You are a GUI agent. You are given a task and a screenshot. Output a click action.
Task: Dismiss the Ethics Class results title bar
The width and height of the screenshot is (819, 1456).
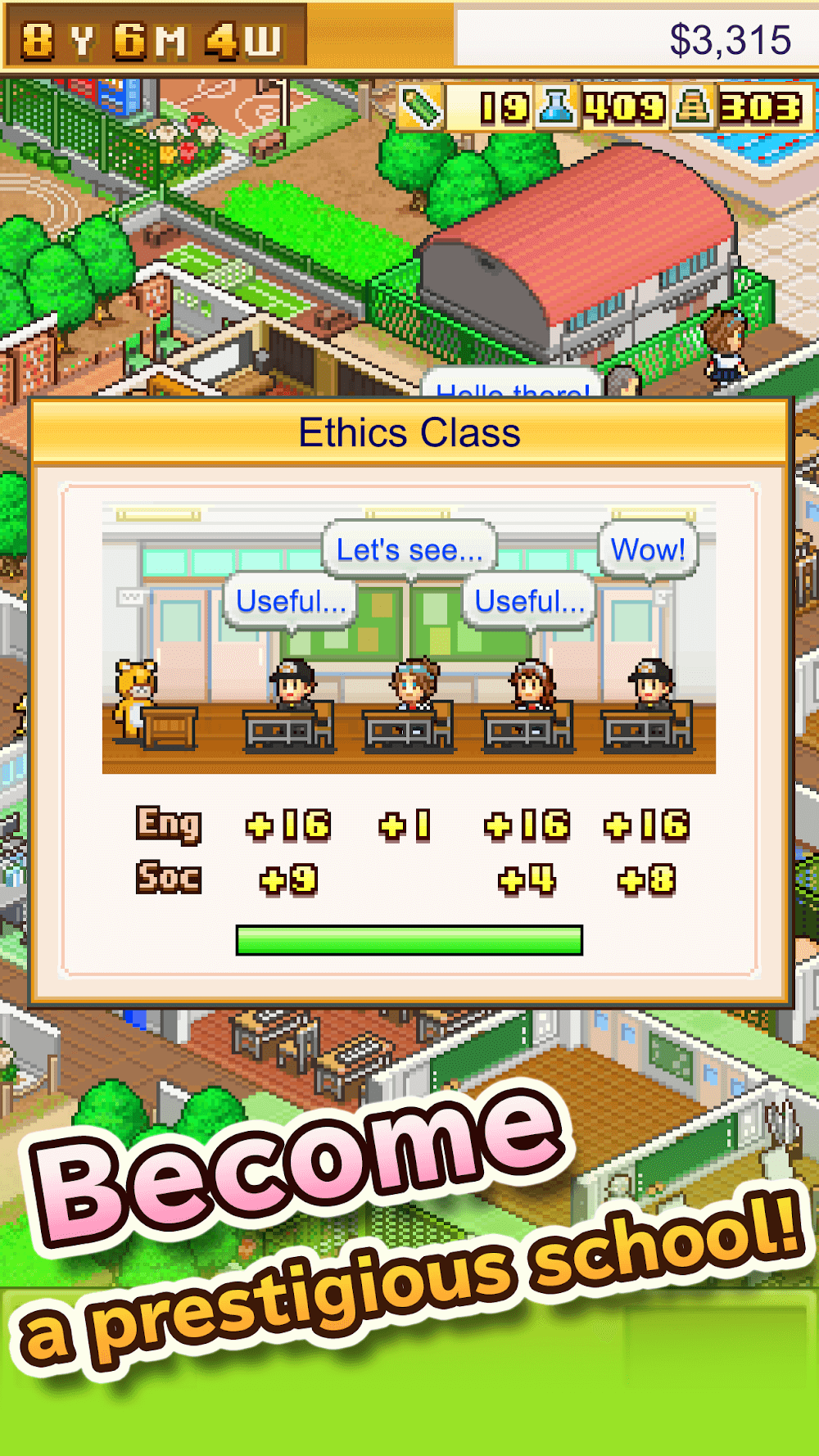point(409,432)
